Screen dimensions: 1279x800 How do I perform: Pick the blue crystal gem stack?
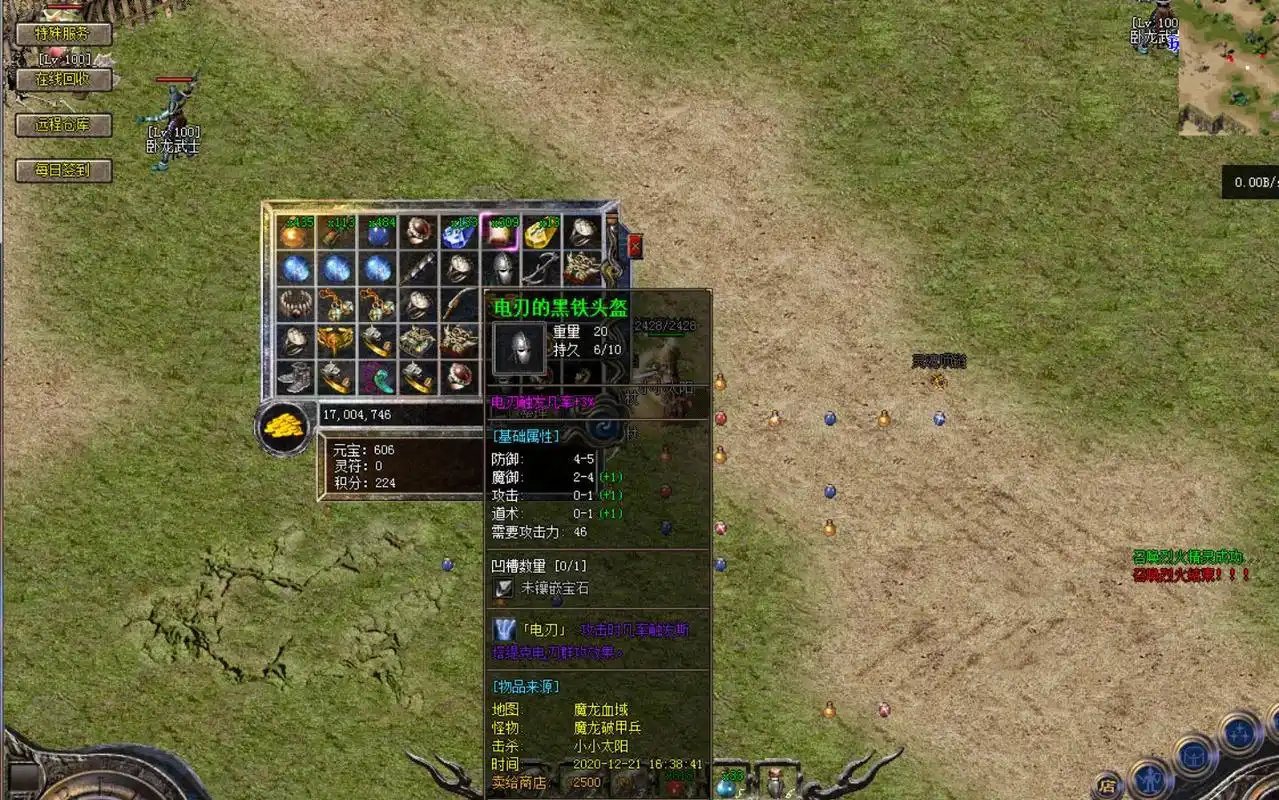460,232
